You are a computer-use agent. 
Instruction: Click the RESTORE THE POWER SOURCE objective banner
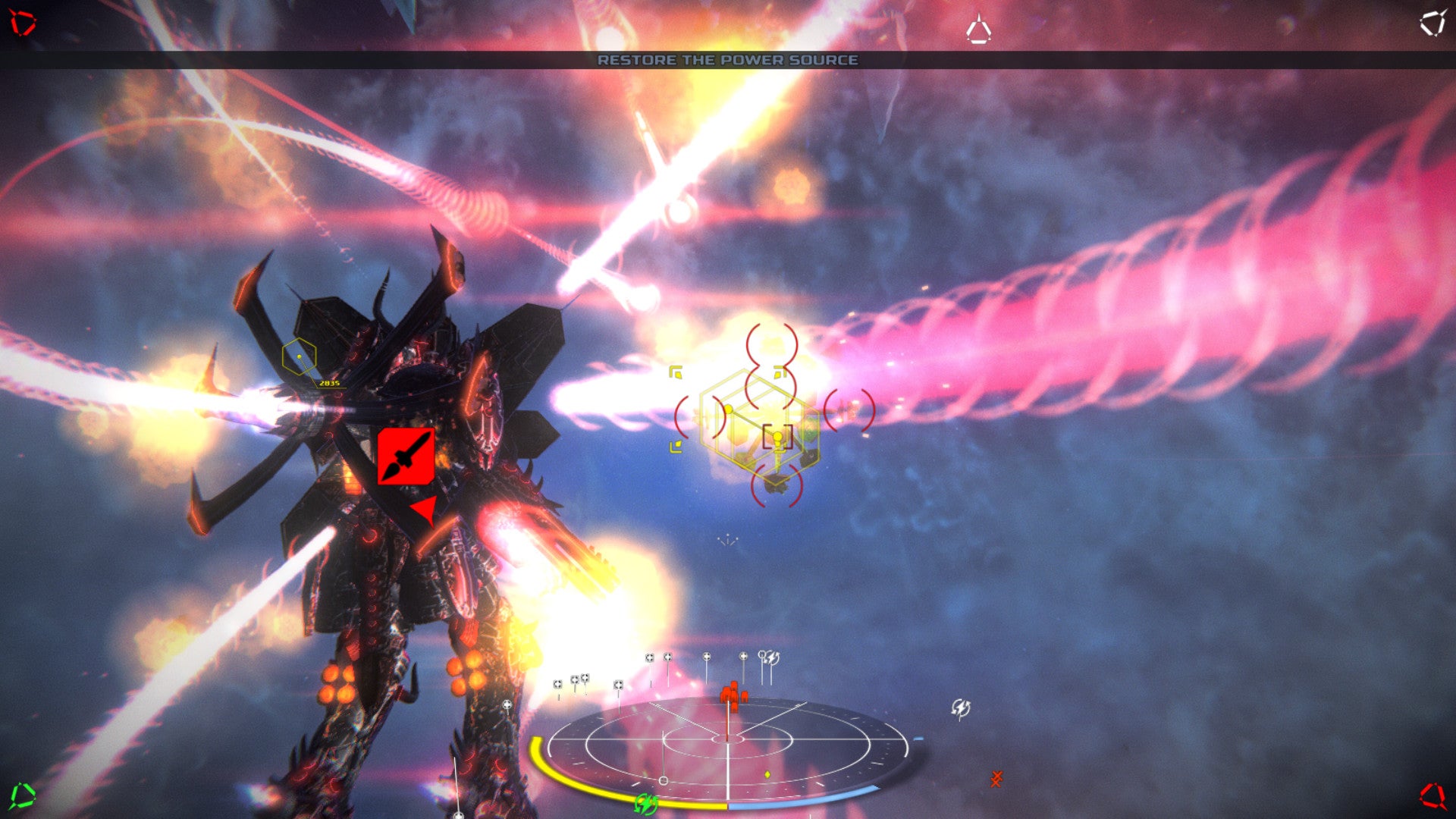(x=728, y=60)
